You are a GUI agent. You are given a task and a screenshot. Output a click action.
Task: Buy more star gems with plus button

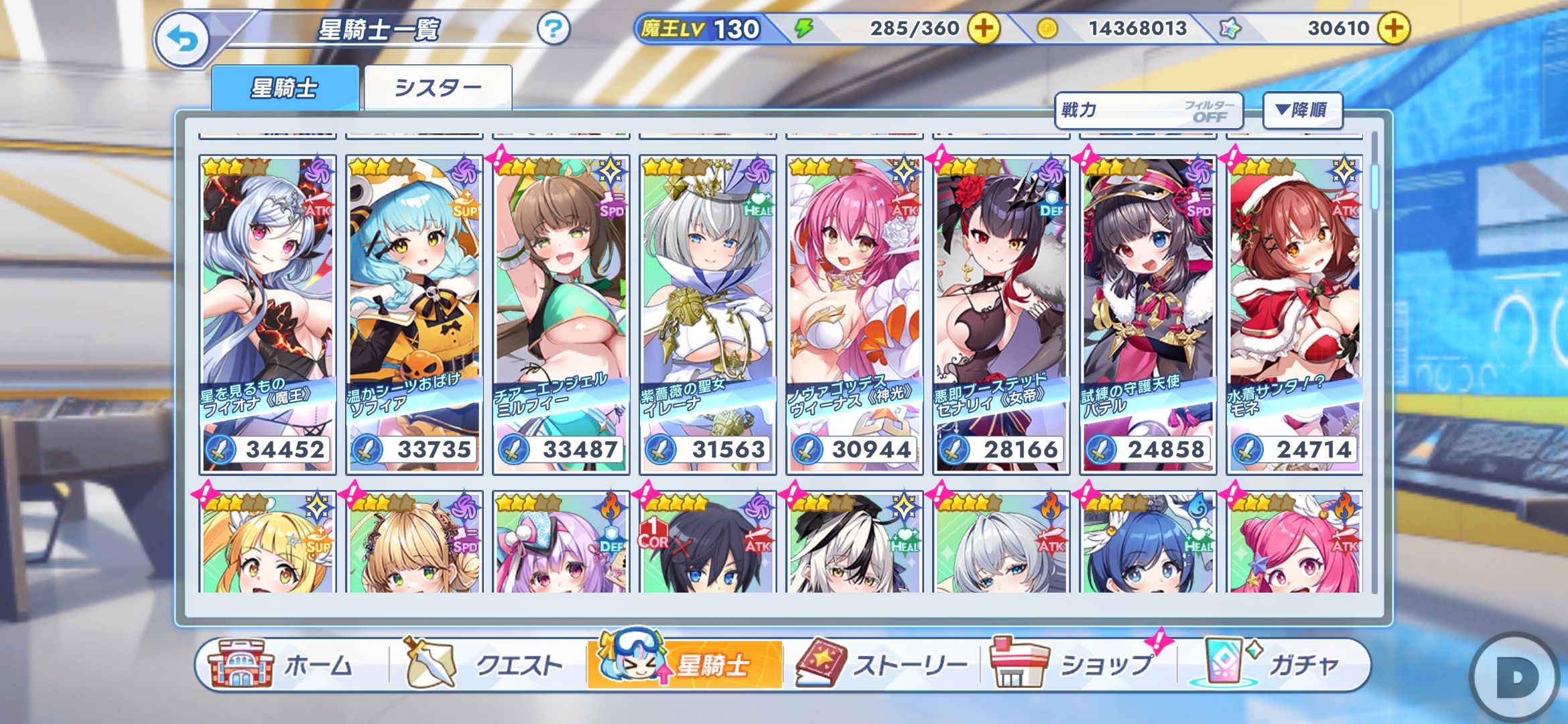(x=1394, y=29)
